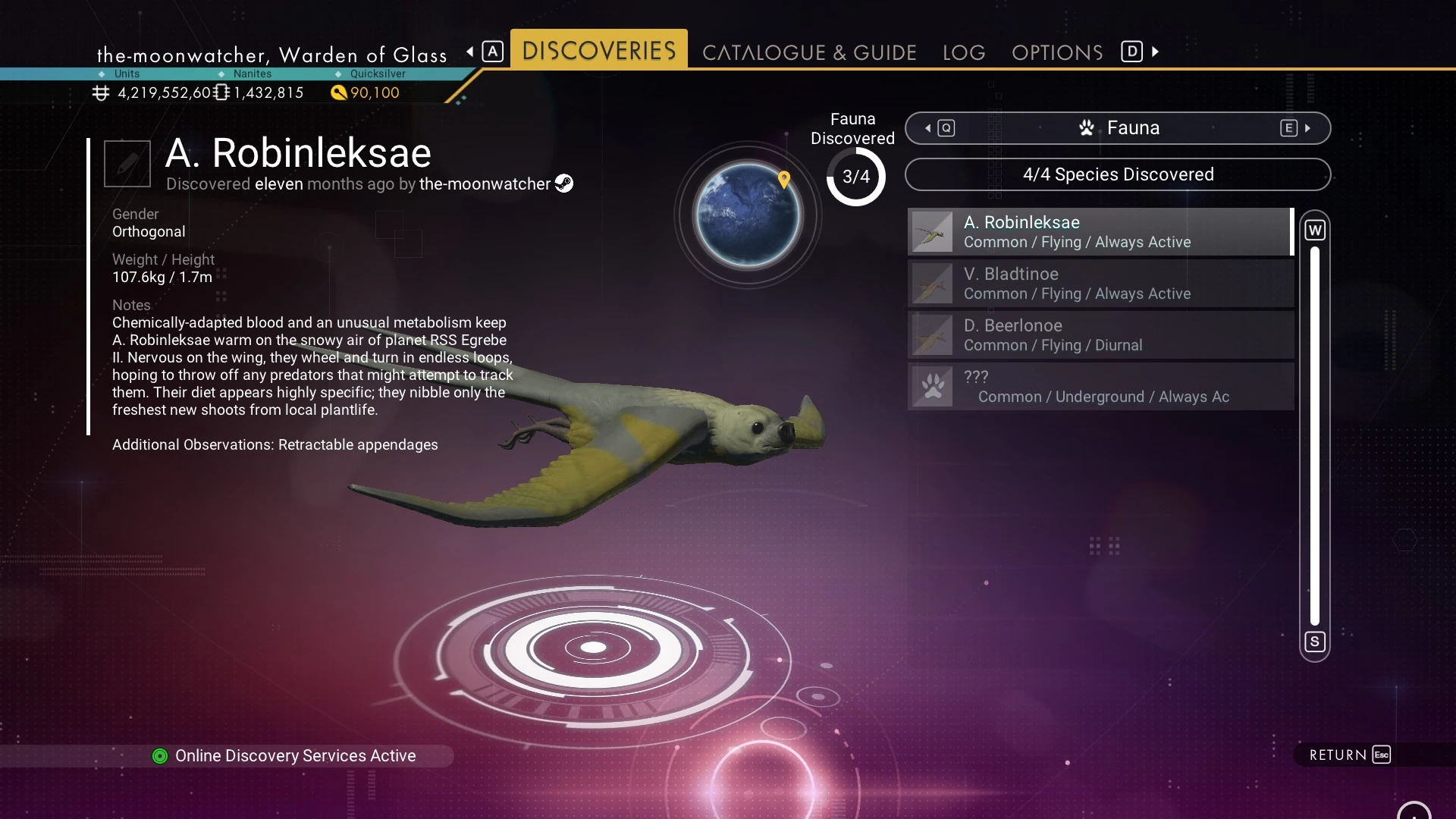Open the Catalogue & Guide tab
Image resolution: width=1456 pixels, height=819 pixels.
click(809, 52)
